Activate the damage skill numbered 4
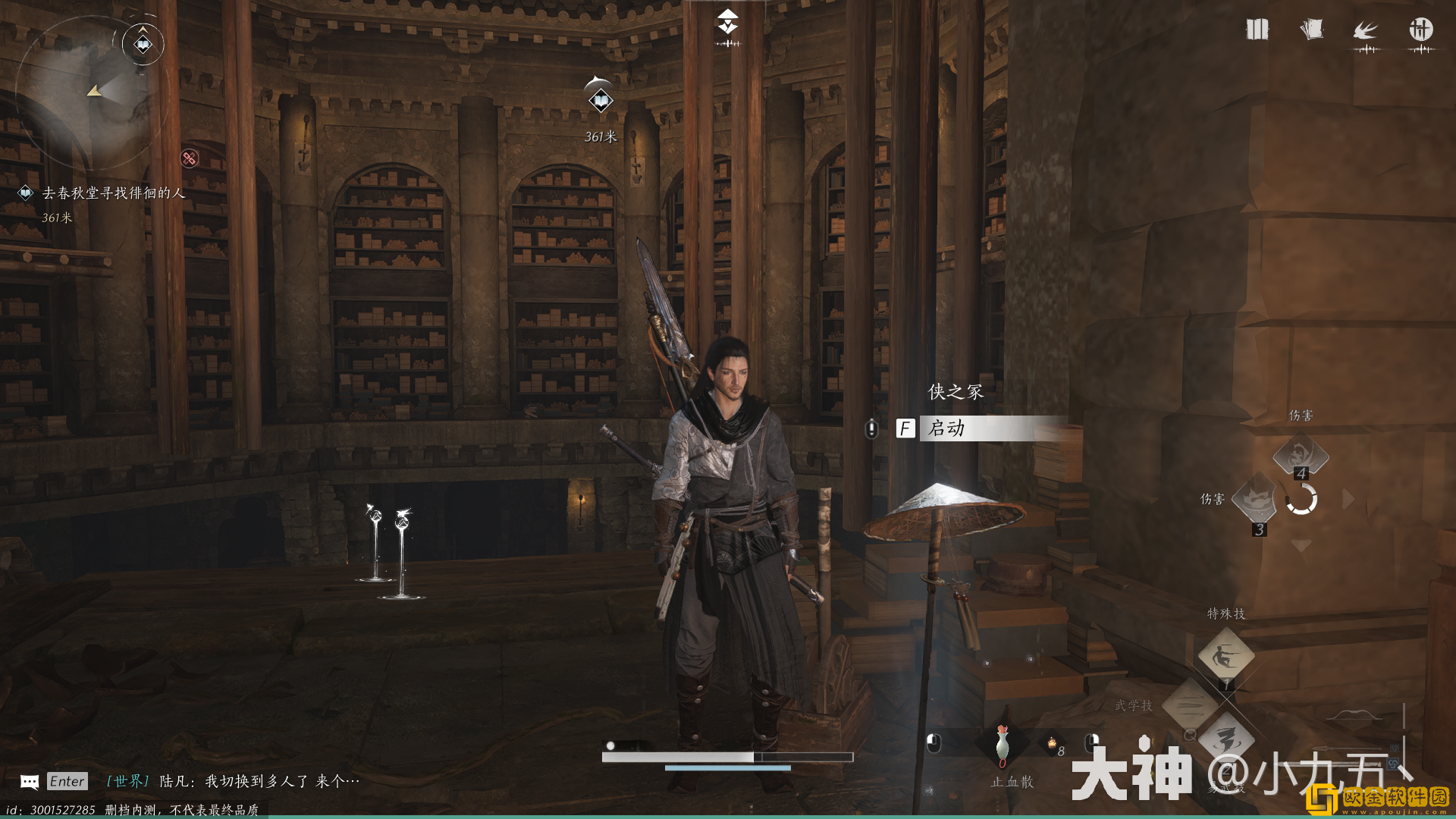 (1300, 455)
